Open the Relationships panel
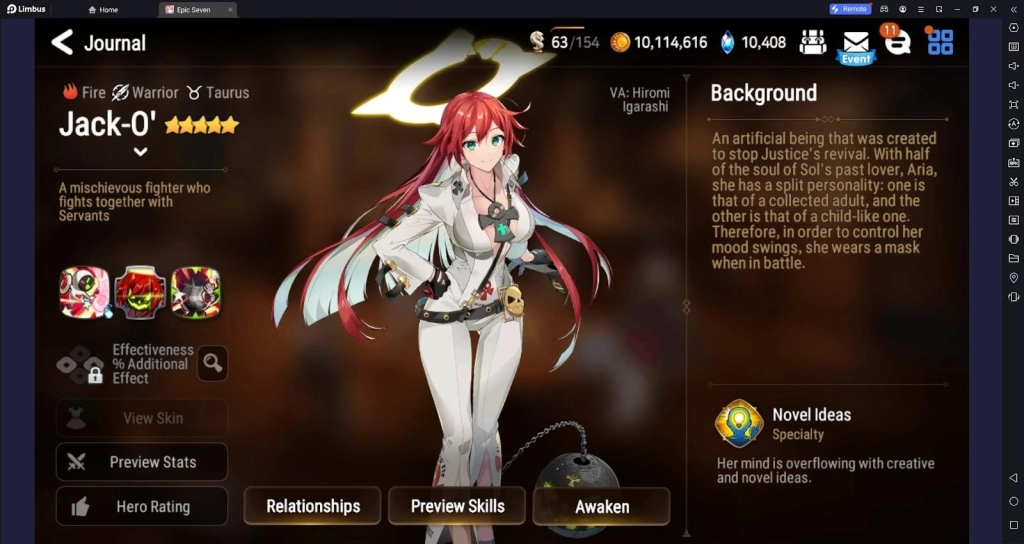 tap(312, 506)
